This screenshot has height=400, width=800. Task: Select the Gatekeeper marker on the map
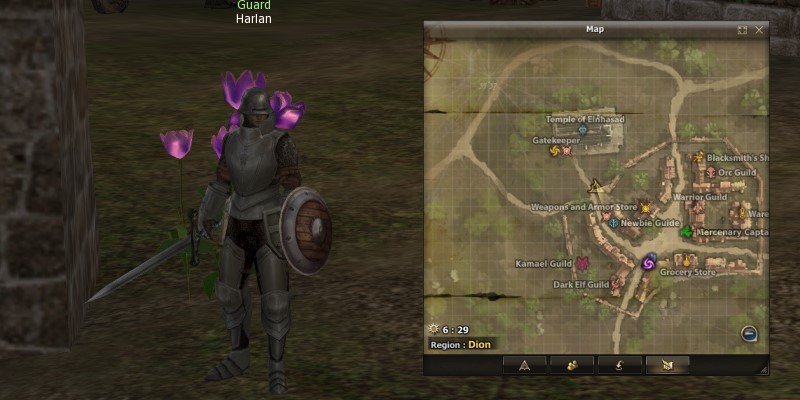pos(555,152)
